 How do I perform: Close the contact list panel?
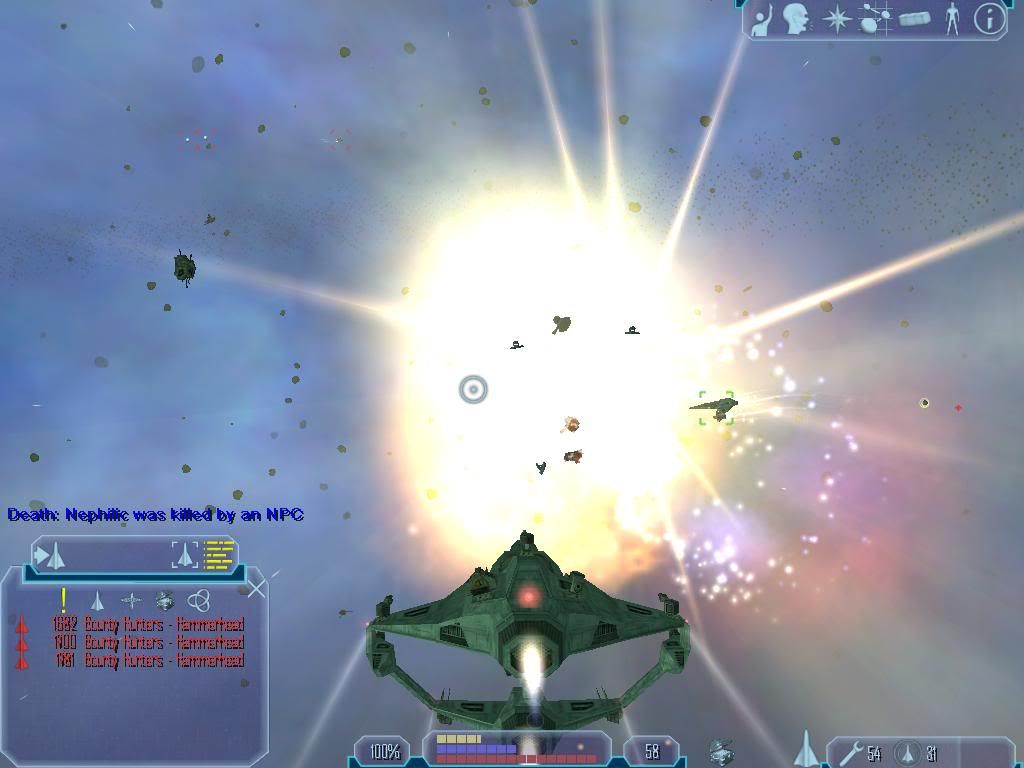tap(256, 588)
